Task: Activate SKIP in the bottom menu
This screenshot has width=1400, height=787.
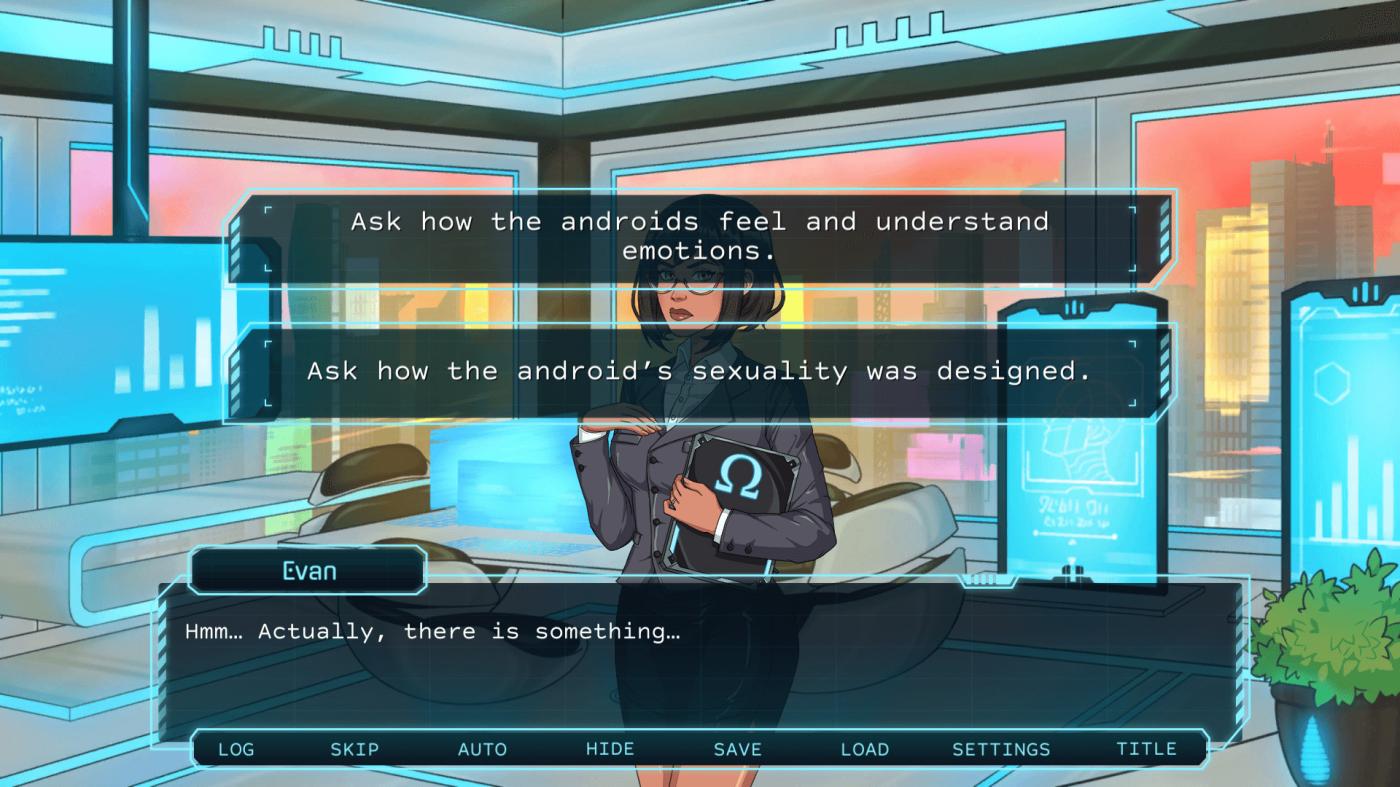Action: 355,749
